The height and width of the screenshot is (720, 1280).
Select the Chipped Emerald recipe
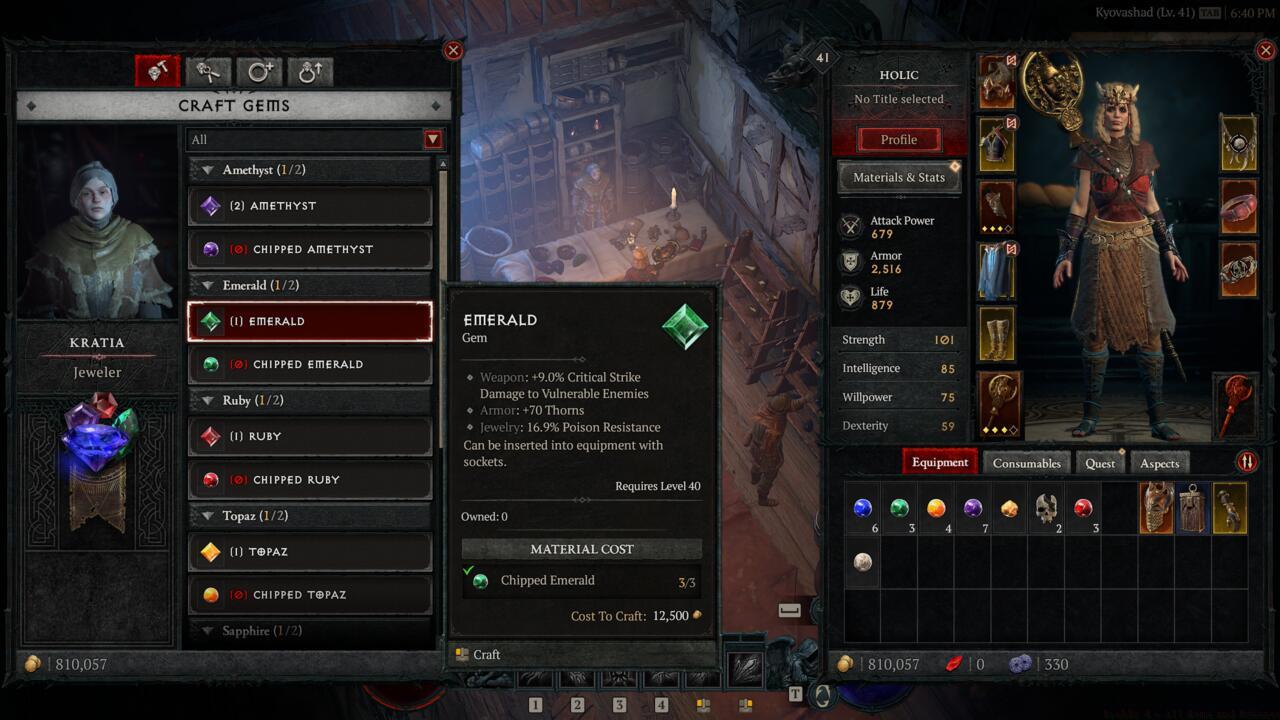[x=310, y=364]
